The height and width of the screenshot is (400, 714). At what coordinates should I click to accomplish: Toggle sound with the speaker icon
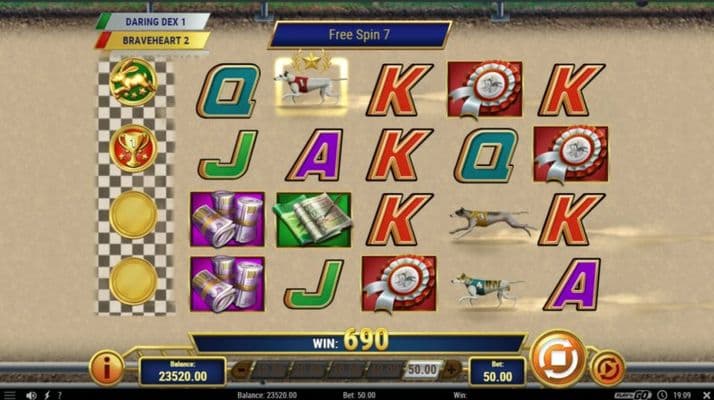point(32,394)
